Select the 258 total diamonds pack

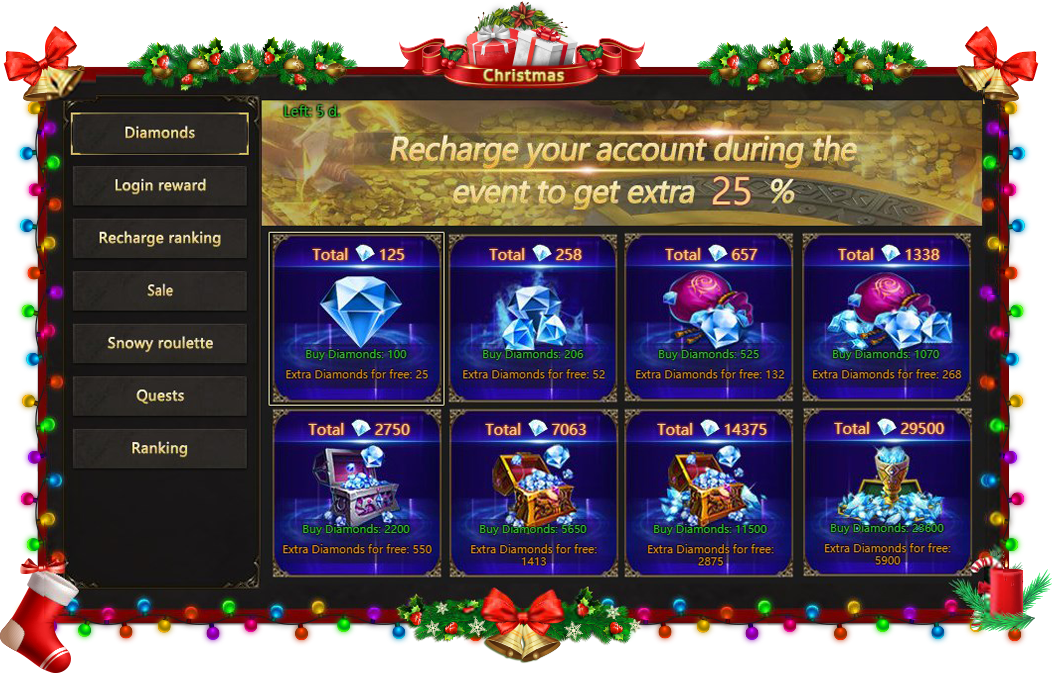[533, 318]
